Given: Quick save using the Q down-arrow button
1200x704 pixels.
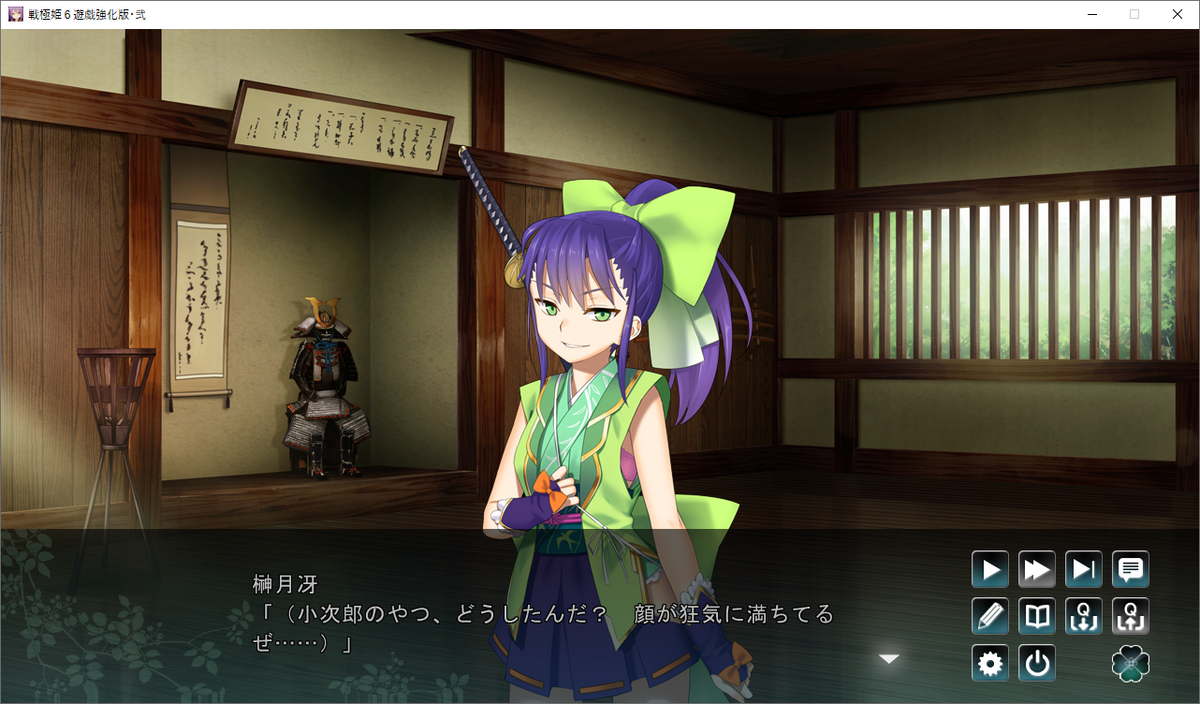Looking at the screenshot, I should [x=1084, y=616].
